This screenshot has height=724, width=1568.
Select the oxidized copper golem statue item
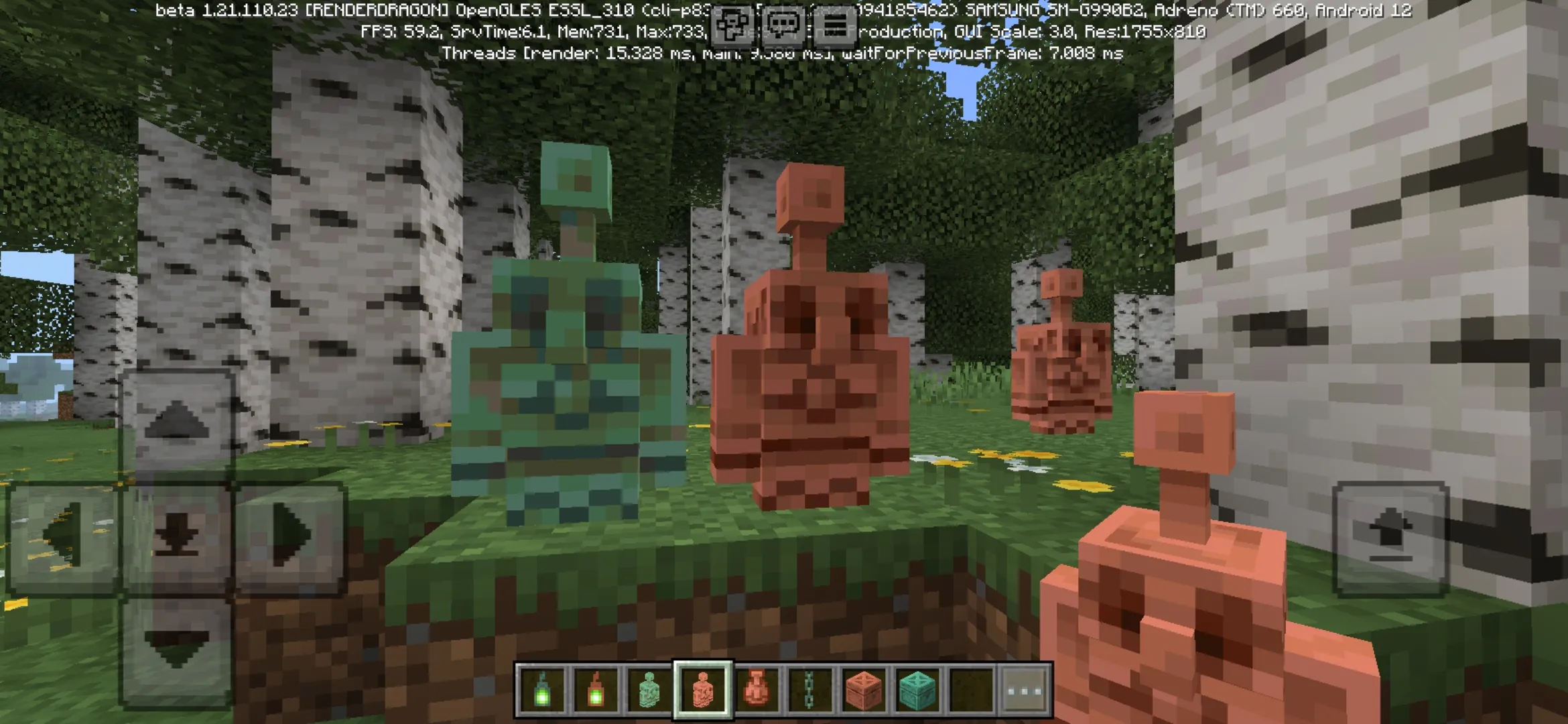[x=649, y=687]
